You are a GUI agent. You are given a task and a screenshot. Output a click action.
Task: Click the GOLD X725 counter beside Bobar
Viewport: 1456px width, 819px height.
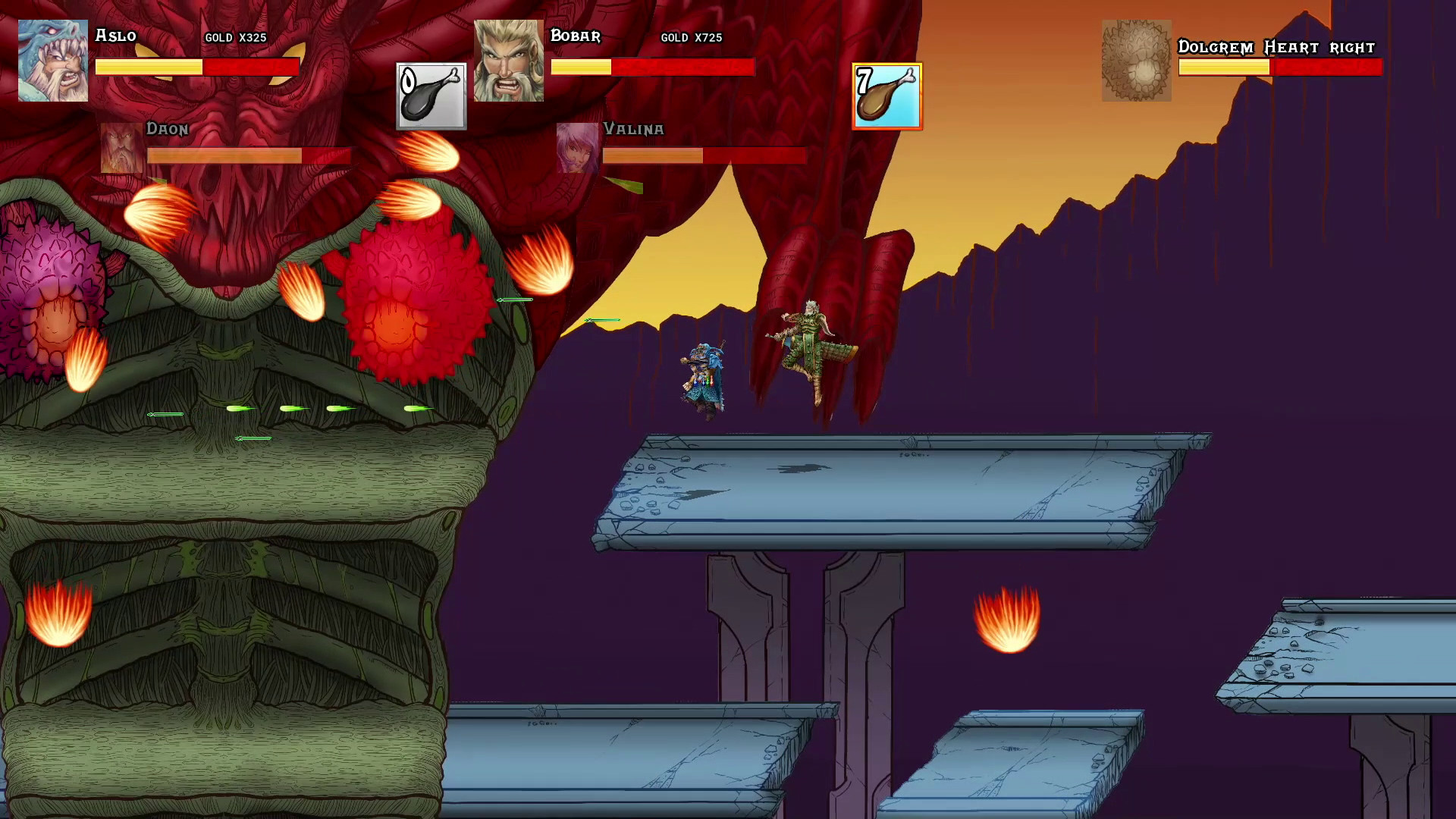(x=691, y=38)
